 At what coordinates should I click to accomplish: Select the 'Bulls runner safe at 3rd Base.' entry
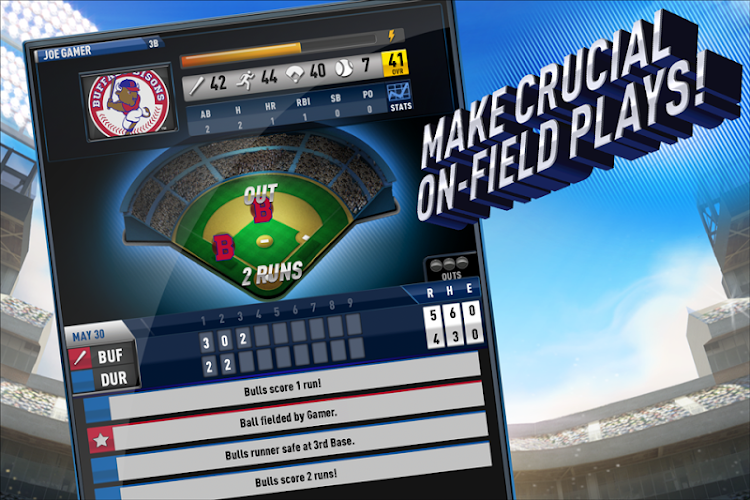tap(300, 440)
